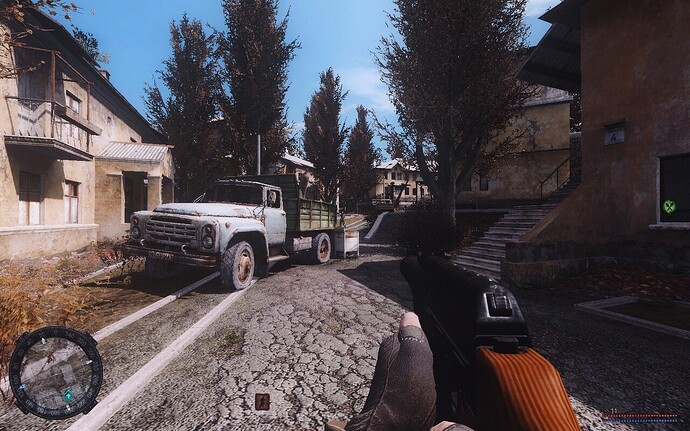690x431 pixels.
Task: Click the small brown status icon
Action: coord(262,401)
